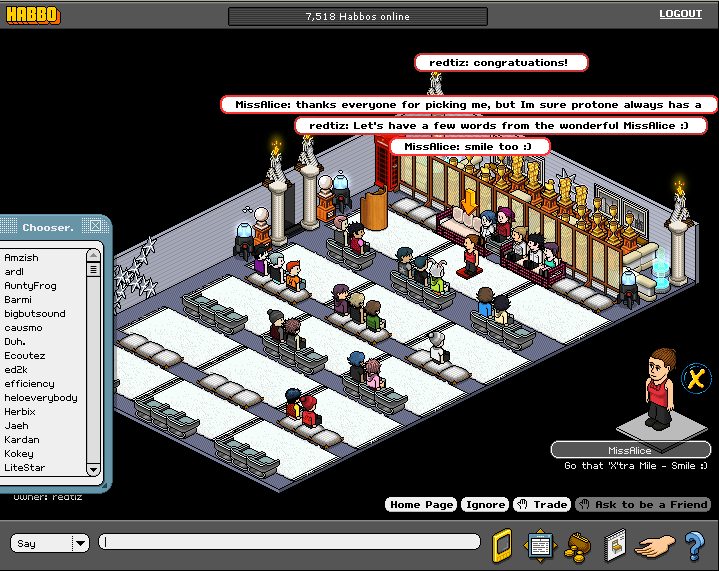Image resolution: width=719 pixels, height=571 pixels.
Task: Log out using the LOGOUT link
Action: pyautogui.click(x=680, y=14)
